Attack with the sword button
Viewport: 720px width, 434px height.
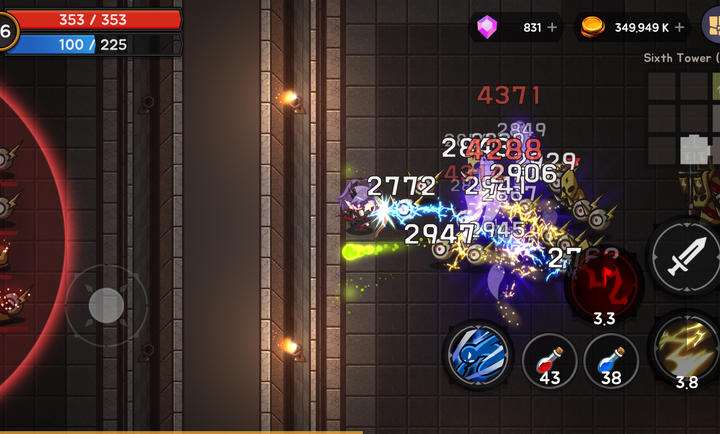tap(684, 258)
